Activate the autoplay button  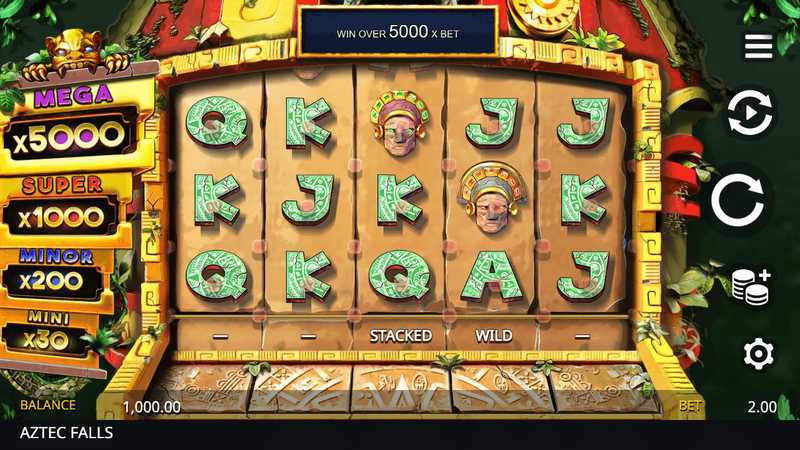[748, 113]
